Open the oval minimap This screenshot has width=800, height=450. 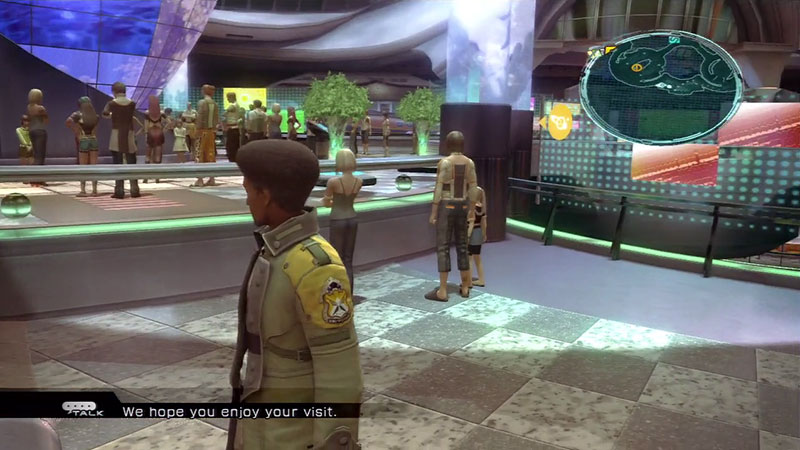661,87
